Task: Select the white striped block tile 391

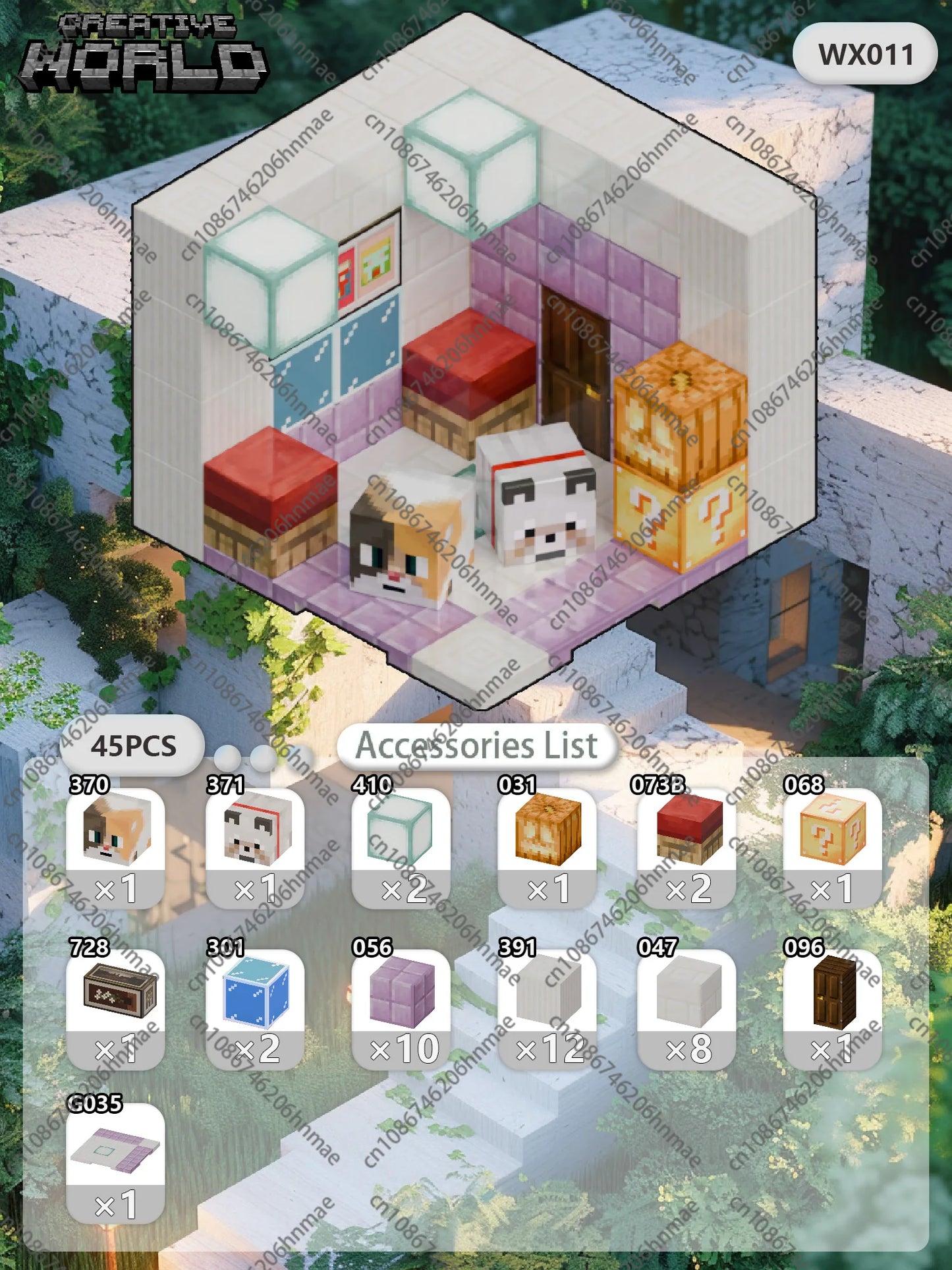Action: [547, 1008]
